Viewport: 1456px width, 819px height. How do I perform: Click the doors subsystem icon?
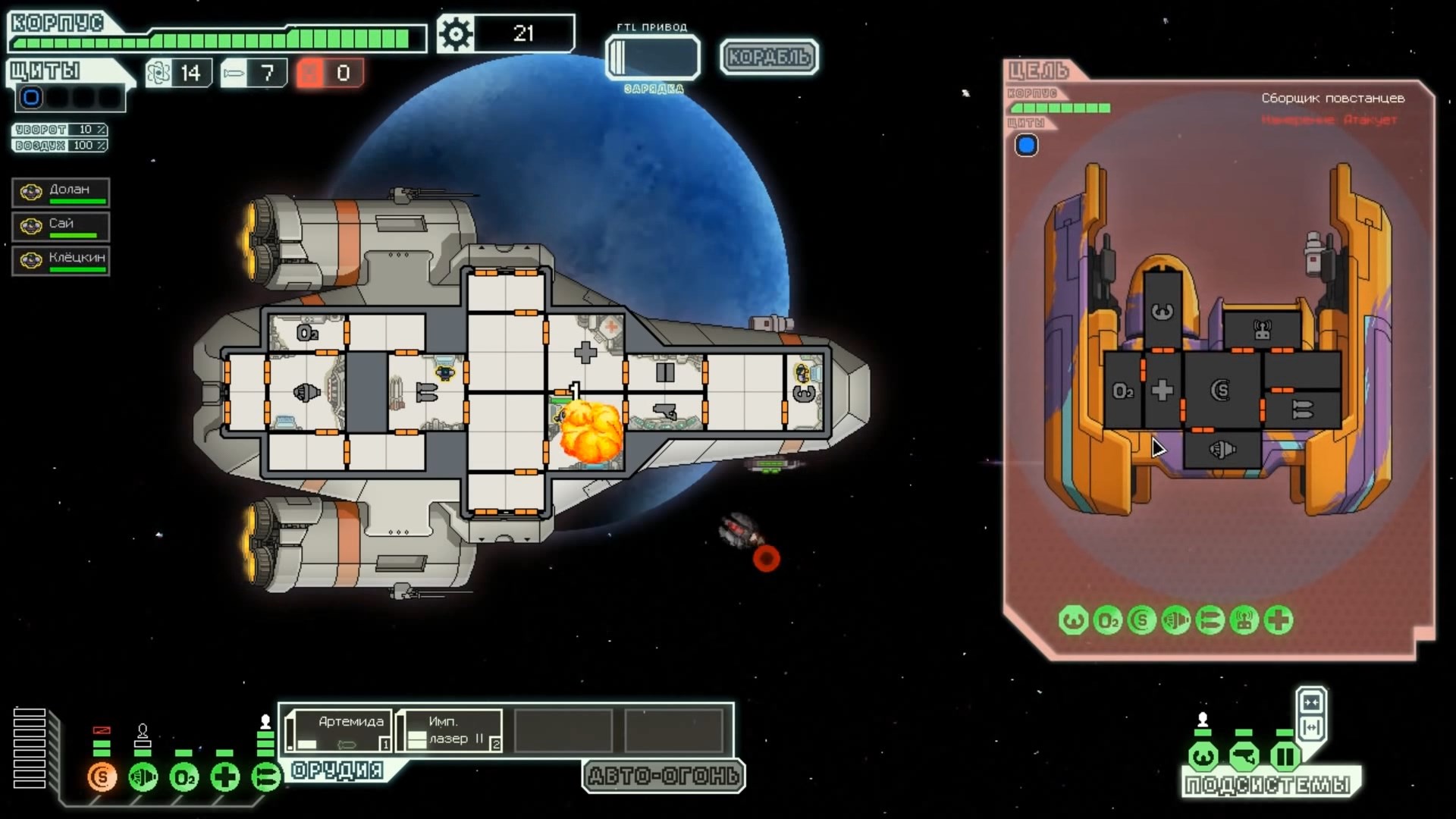click(x=1285, y=756)
